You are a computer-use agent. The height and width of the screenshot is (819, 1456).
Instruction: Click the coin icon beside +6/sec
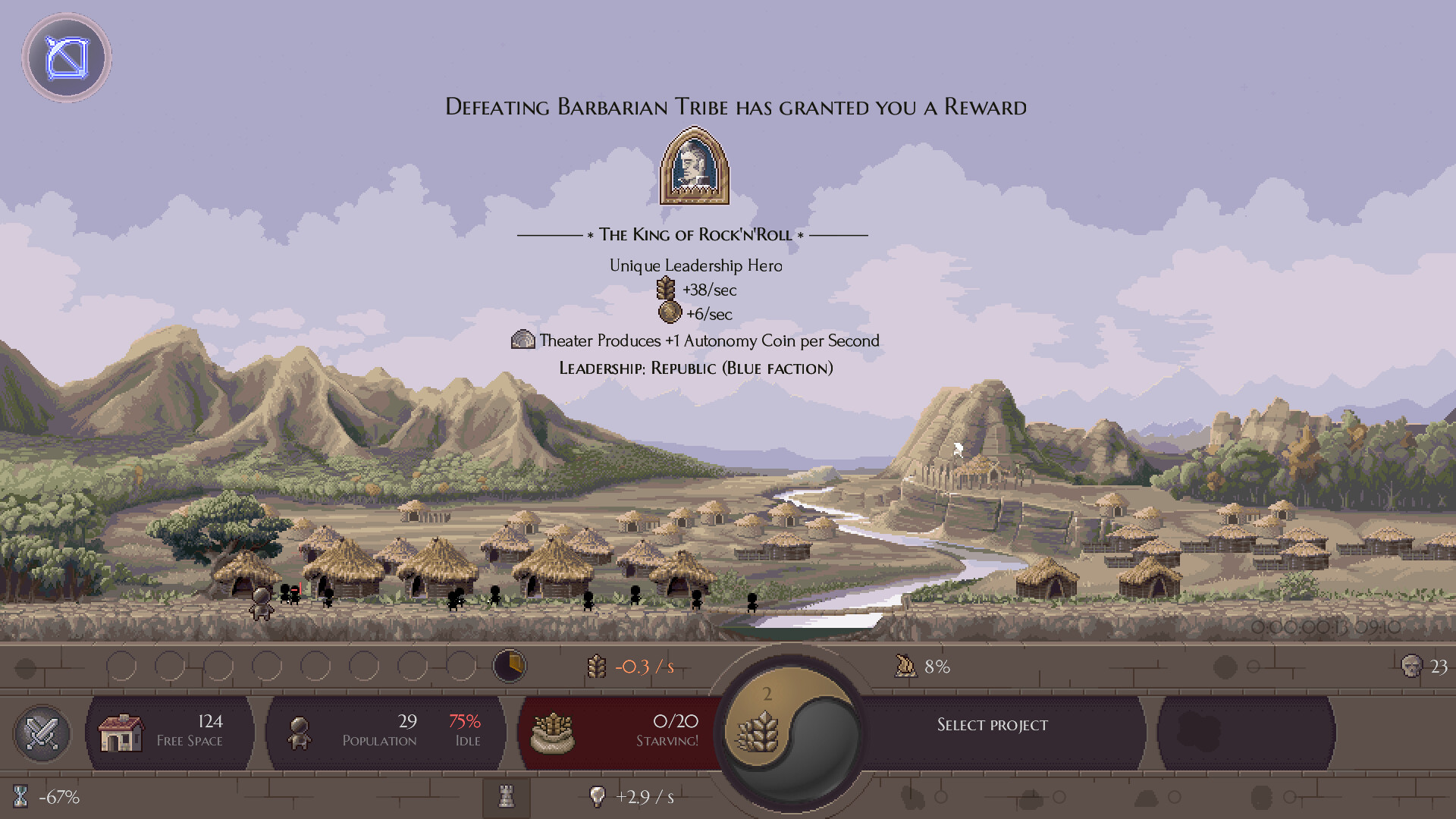pos(669,314)
